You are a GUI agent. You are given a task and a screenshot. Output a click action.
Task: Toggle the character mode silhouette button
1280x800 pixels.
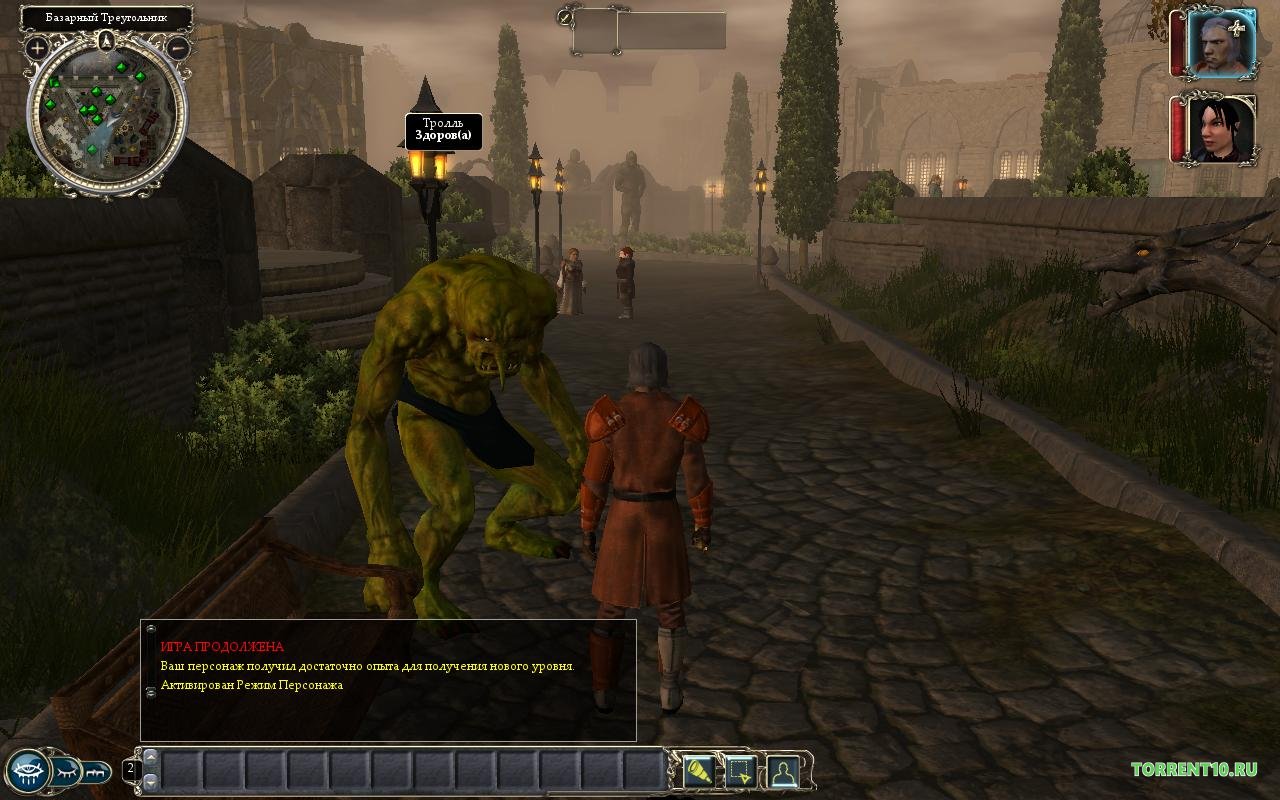782,771
